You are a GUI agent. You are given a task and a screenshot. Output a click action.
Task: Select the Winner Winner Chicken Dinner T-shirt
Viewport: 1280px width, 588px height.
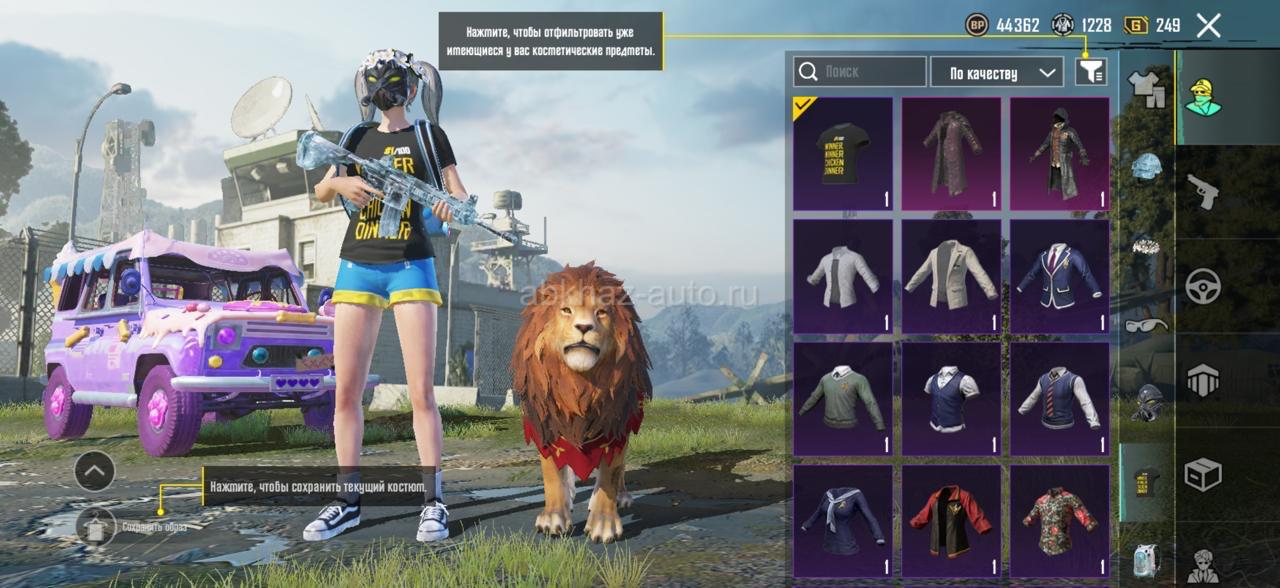tap(842, 153)
